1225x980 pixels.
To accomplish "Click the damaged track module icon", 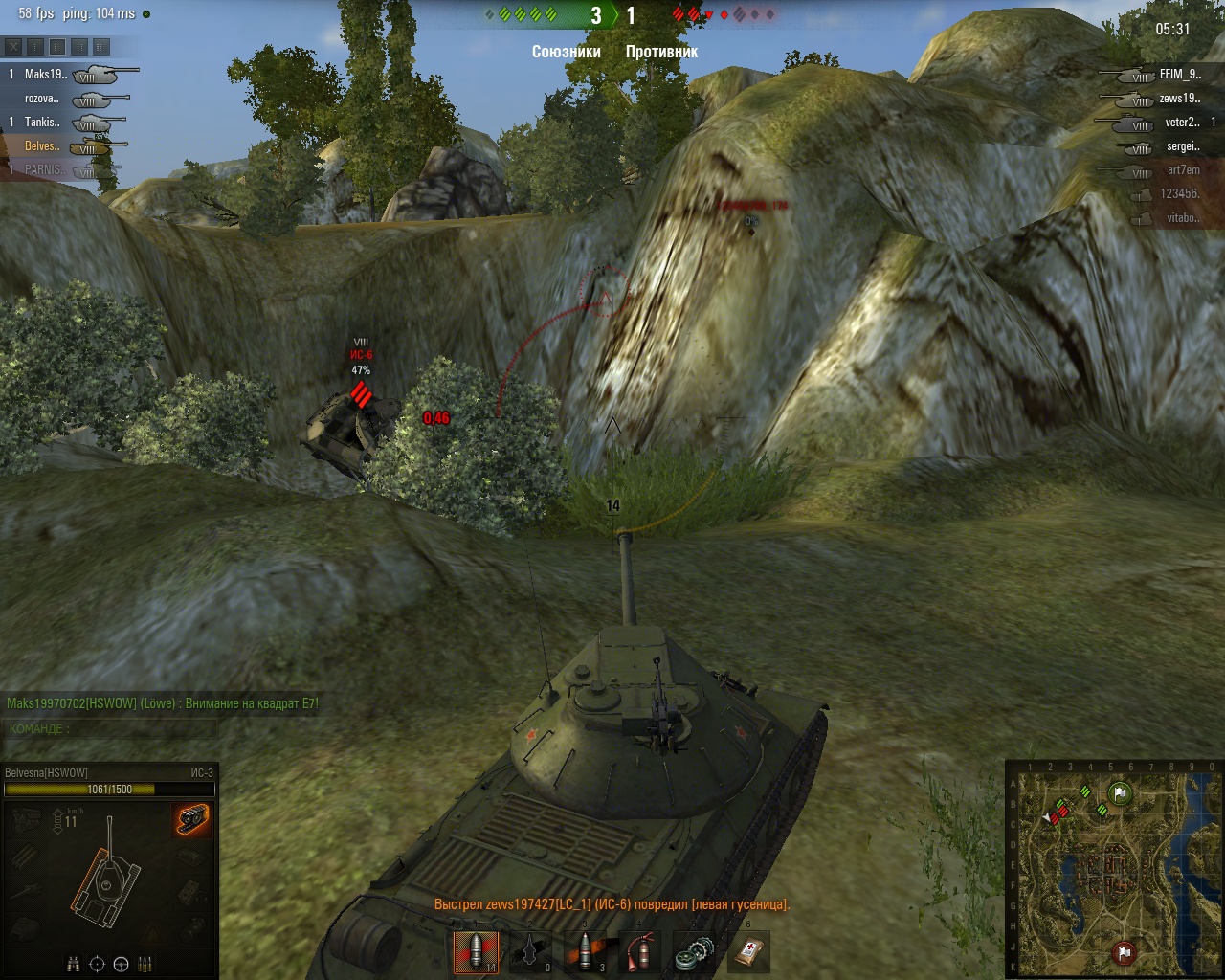I will [x=192, y=820].
